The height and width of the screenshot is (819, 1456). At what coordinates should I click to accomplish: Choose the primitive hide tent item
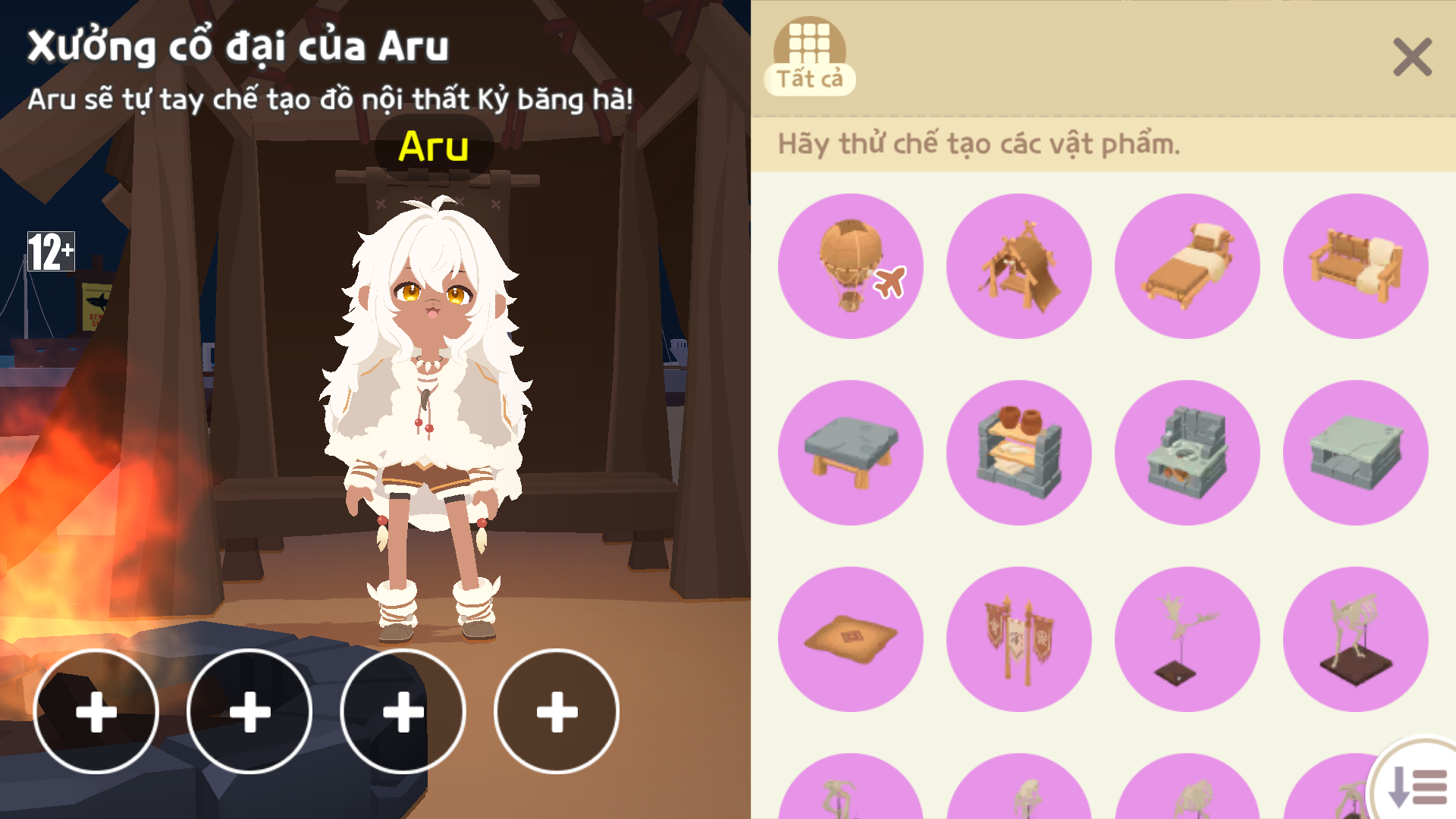coord(1019,266)
